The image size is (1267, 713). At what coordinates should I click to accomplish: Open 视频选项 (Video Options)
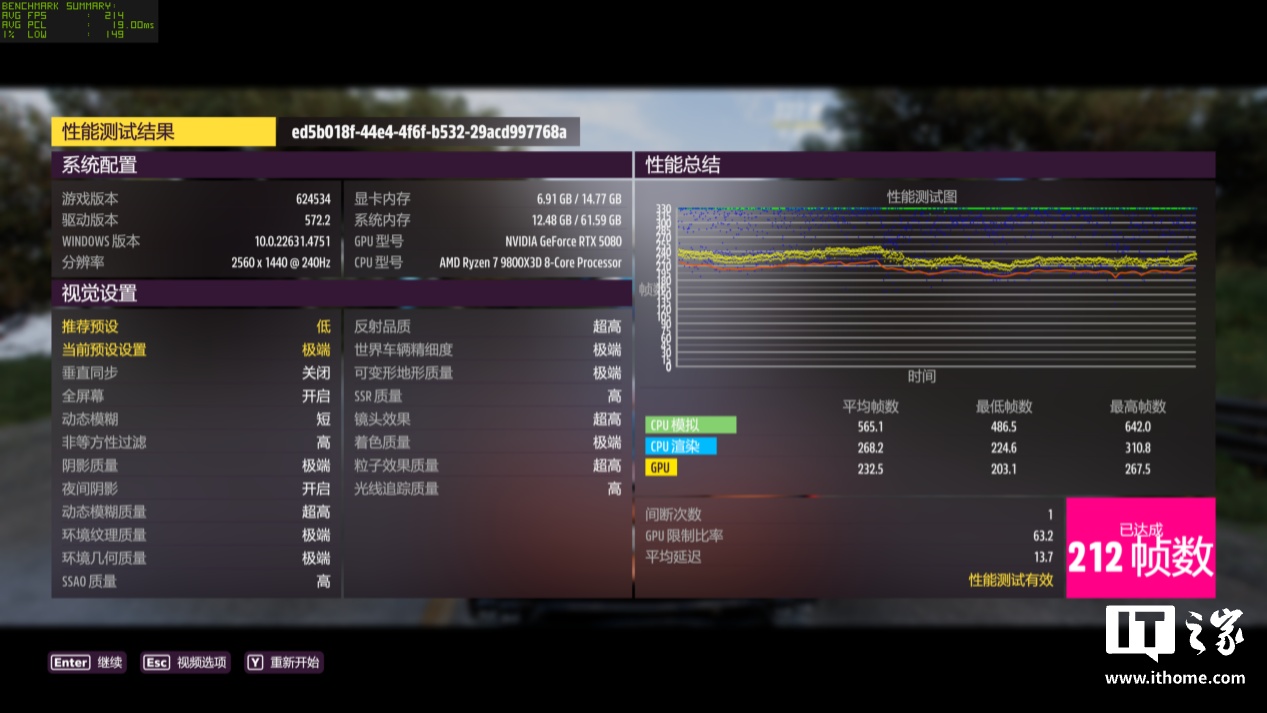pos(186,662)
